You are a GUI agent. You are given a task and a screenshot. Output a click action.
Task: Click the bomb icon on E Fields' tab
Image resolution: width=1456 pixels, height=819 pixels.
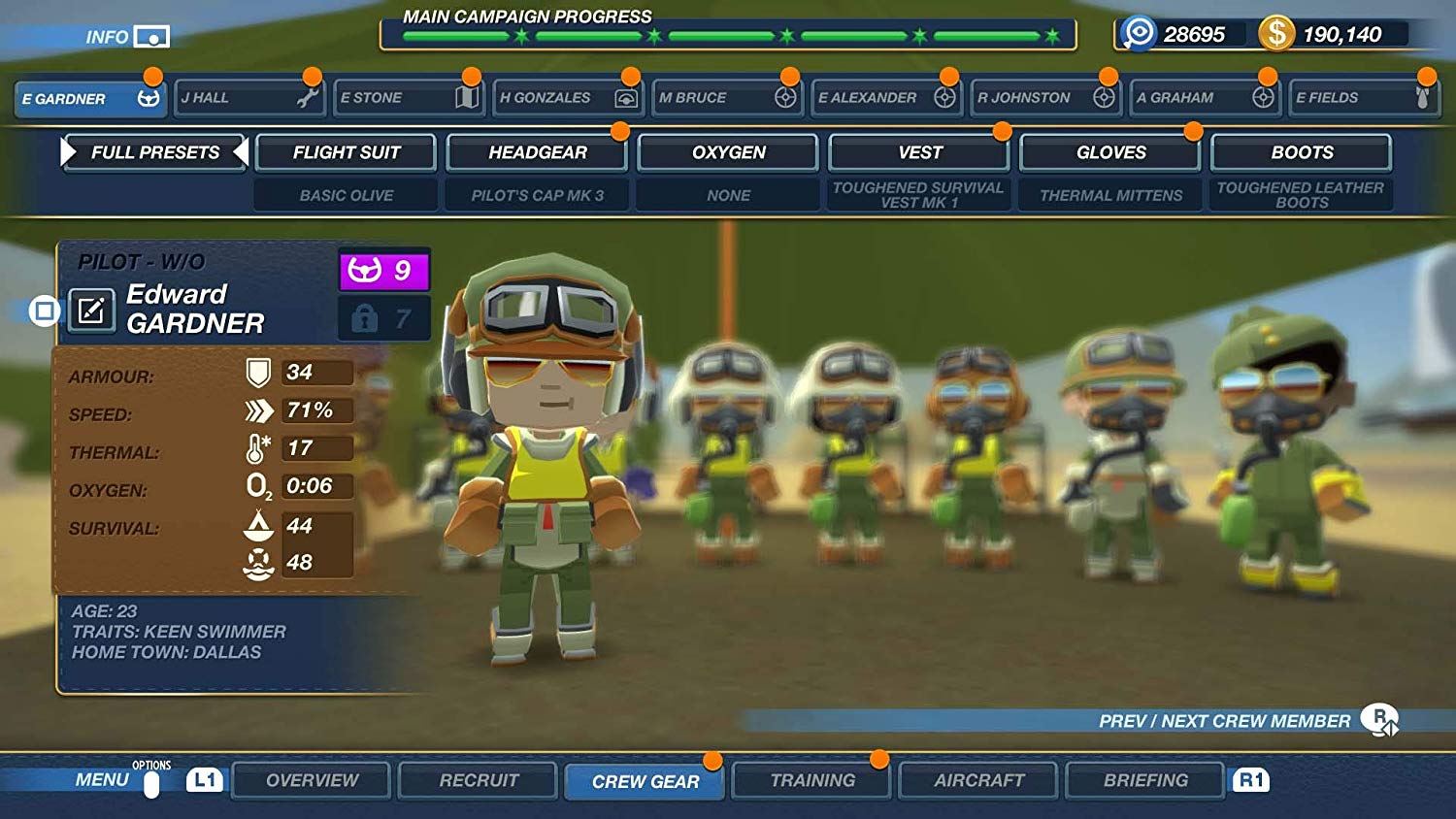coord(1424,97)
